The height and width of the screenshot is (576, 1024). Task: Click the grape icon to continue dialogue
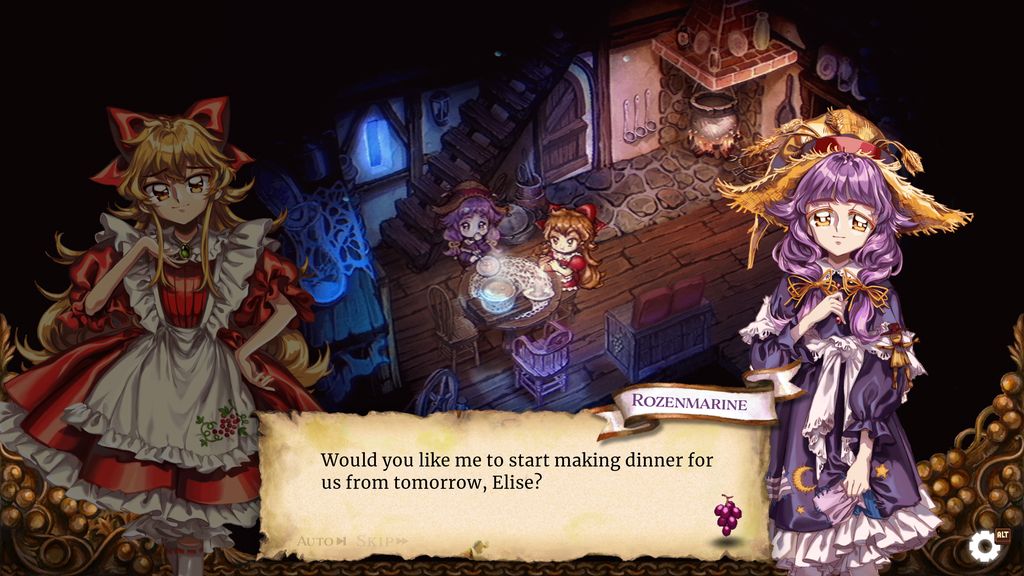[x=727, y=515]
